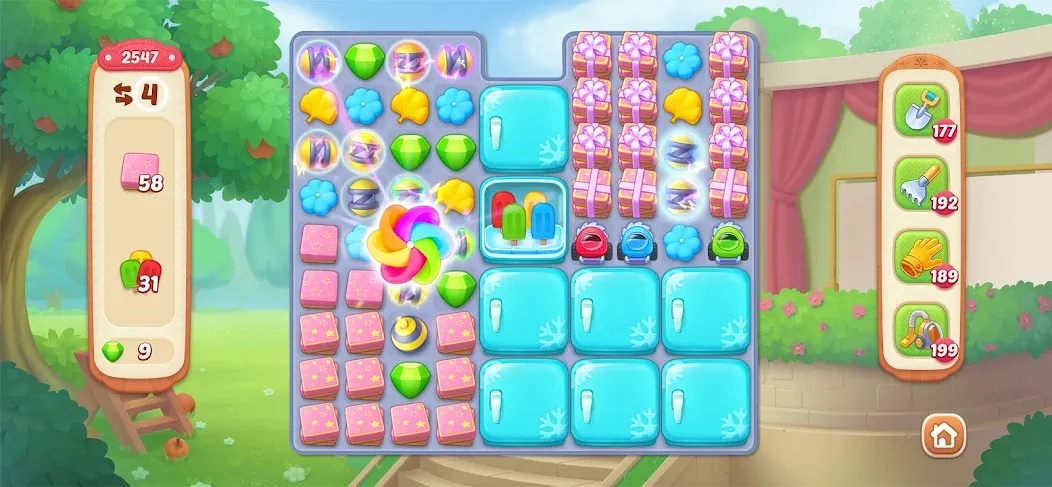Go to the home screen

[x=941, y=436]
